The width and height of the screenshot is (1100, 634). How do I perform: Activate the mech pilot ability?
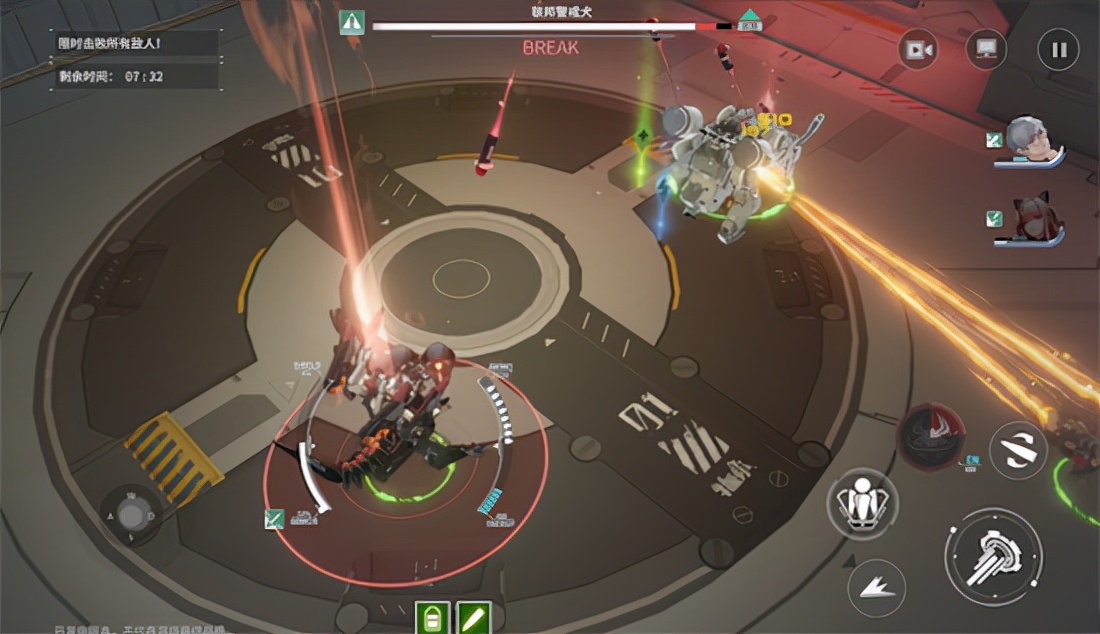[x=862, y=503]
